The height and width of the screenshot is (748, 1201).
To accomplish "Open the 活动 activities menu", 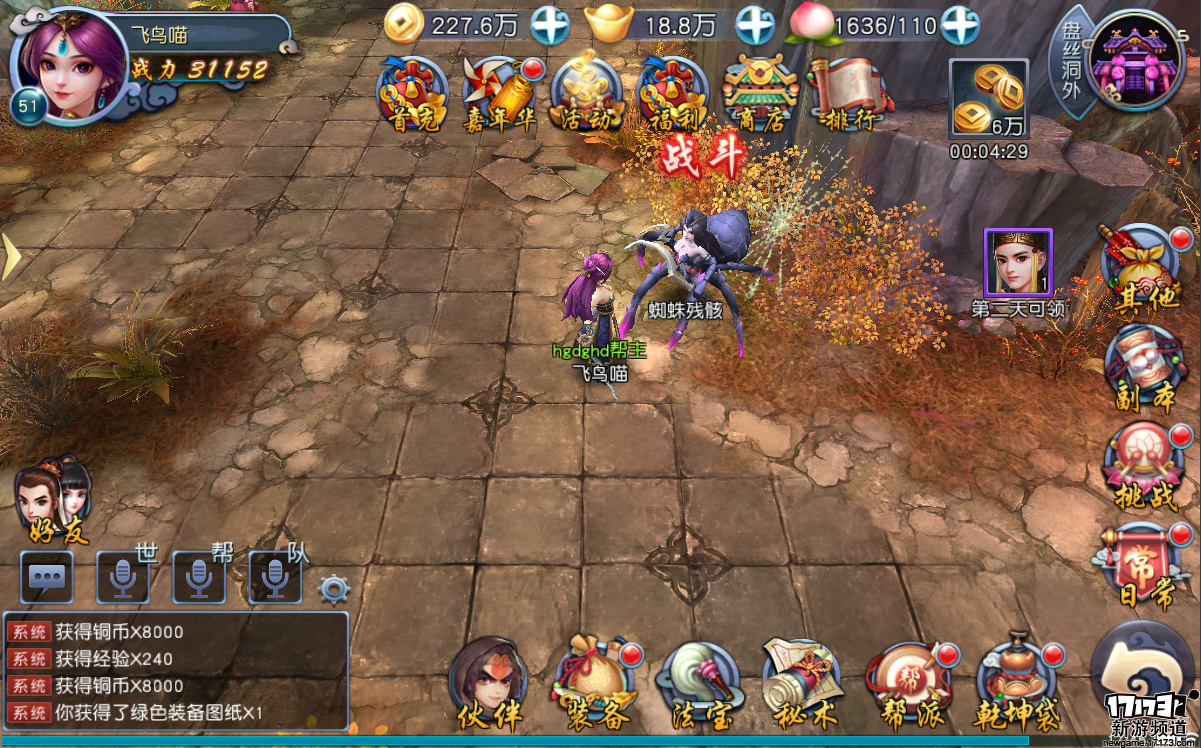I will 586,93.
